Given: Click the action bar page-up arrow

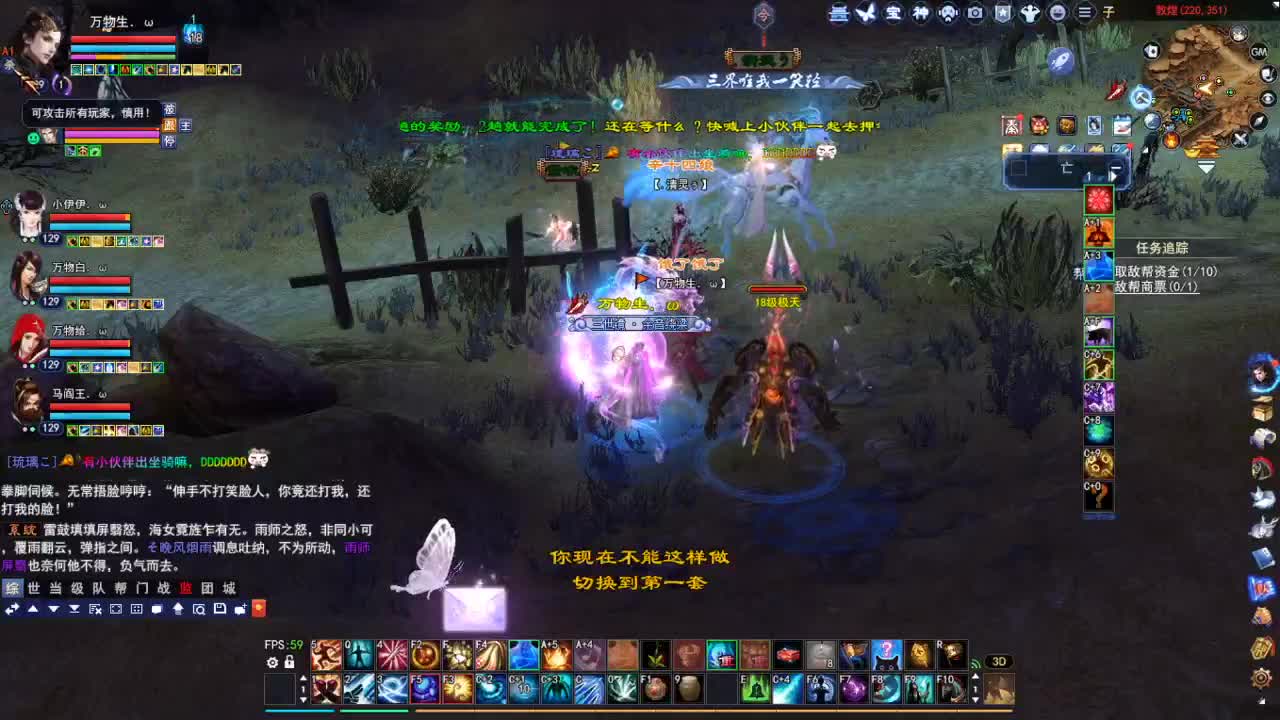Looking at the screenshot, I should [x=303, y=679].
